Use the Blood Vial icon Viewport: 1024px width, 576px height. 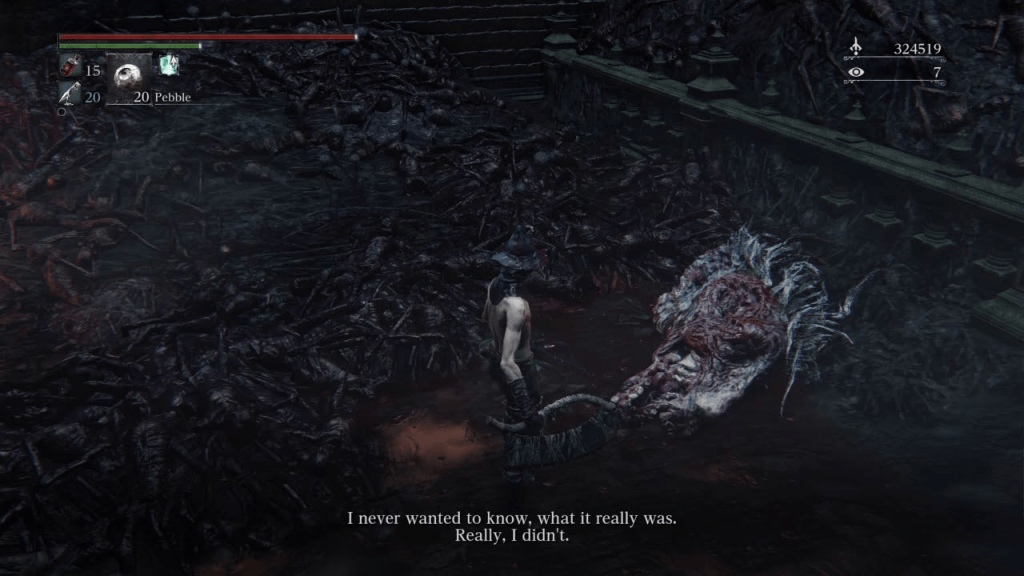click(x=70, y=69)
